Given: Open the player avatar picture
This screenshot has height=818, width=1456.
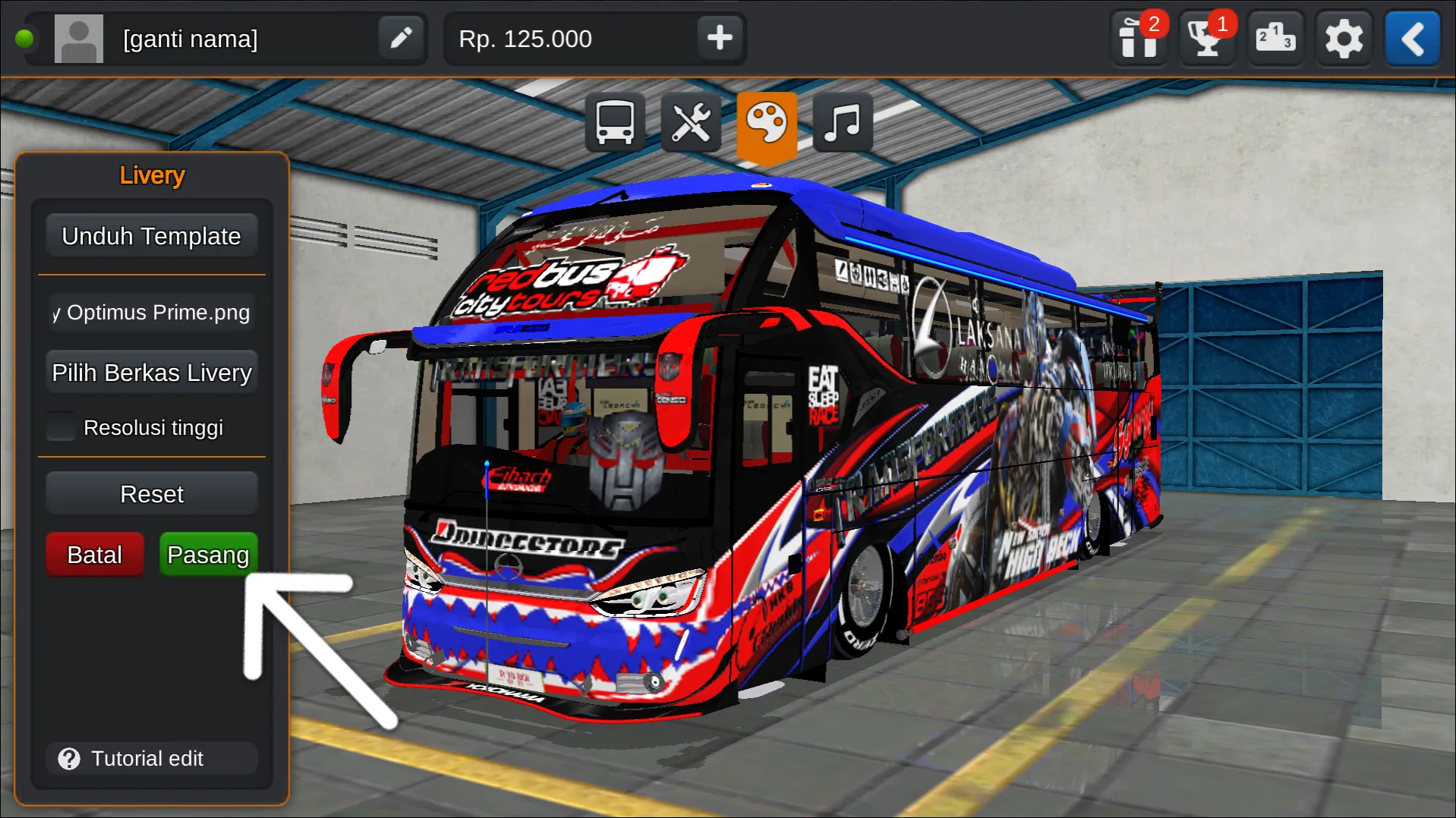Looking at the screenshot, I should [x=79, y=39].
